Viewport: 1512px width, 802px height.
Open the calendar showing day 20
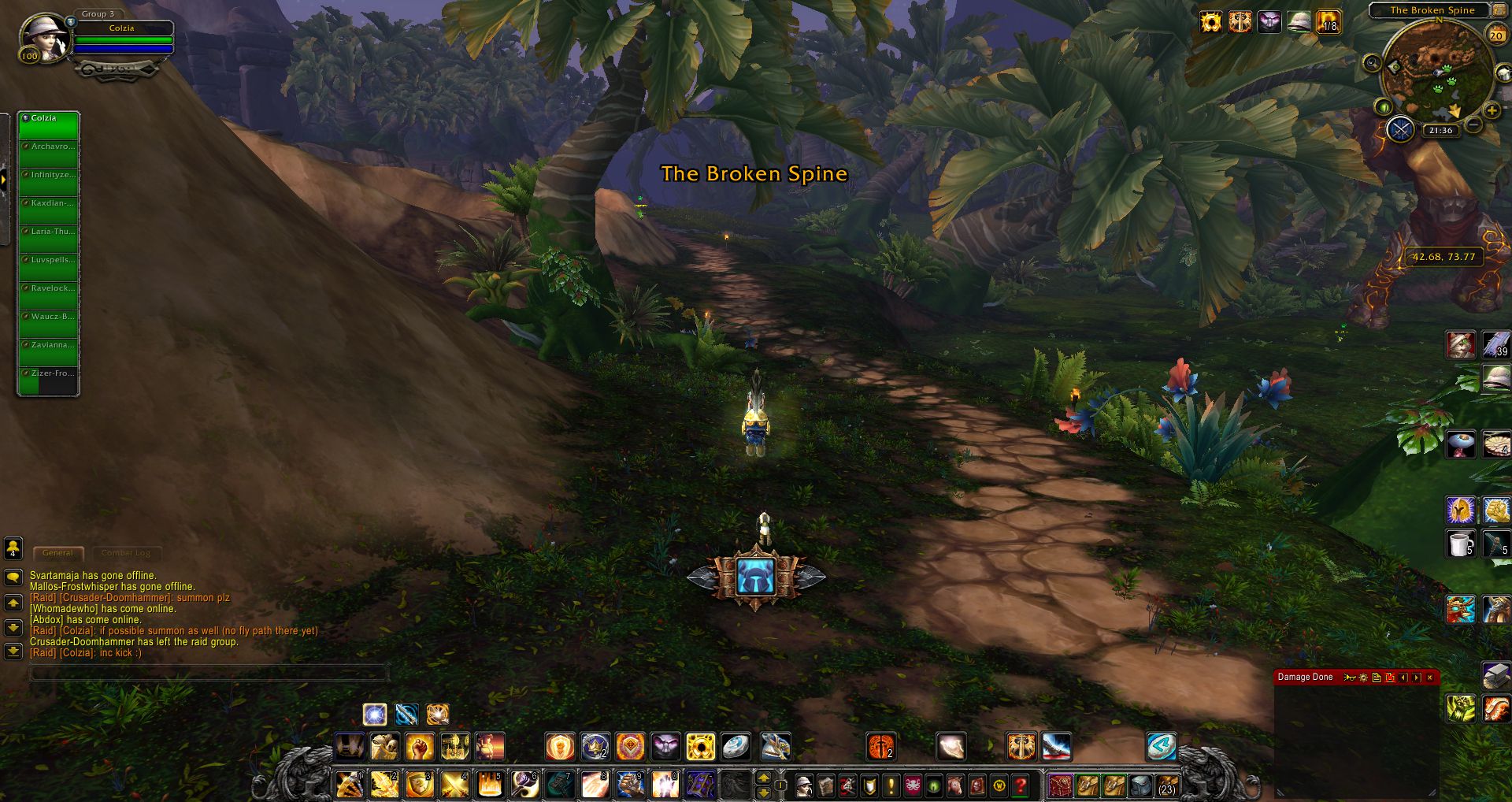(x=1496, y=35)
